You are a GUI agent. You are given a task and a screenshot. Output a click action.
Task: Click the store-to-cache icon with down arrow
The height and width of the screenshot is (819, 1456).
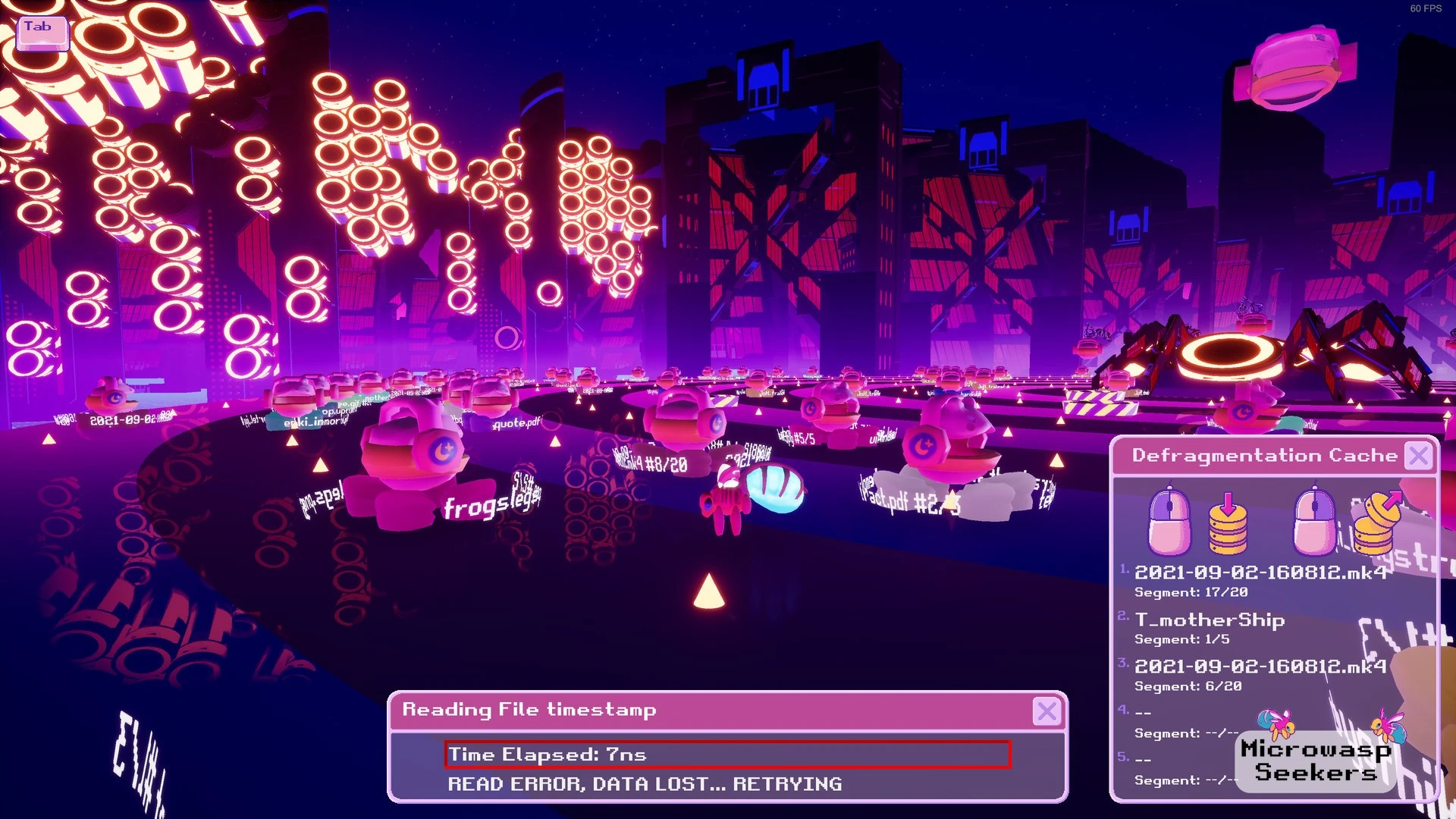[1228, 523]
